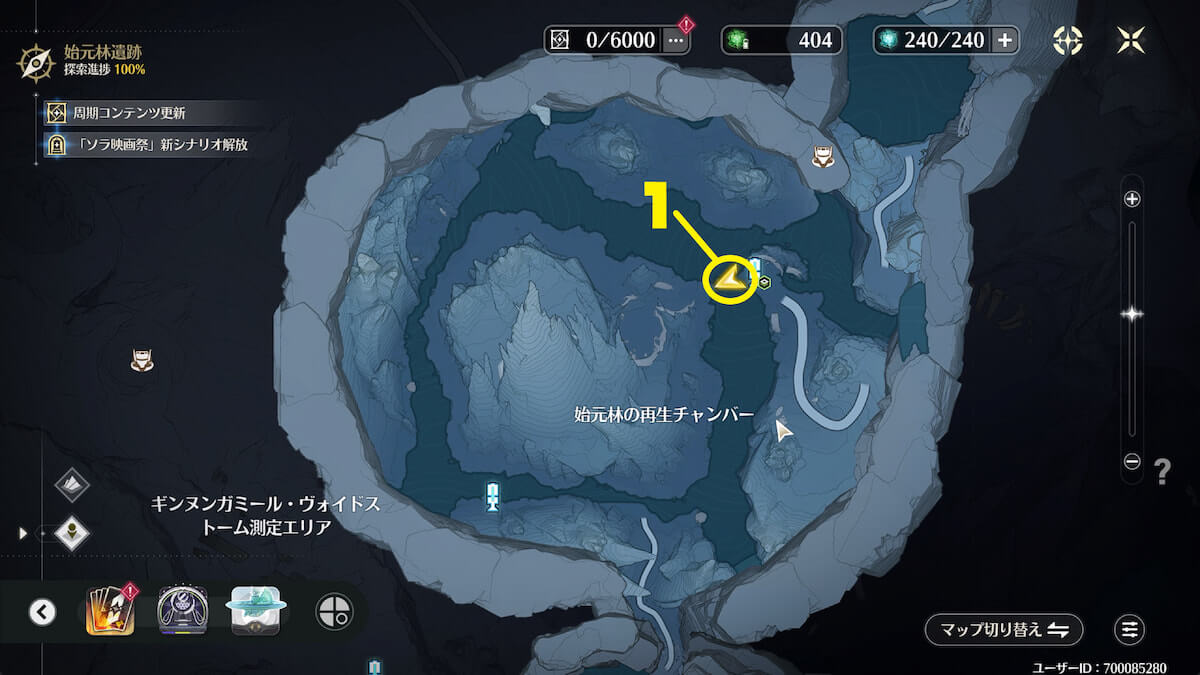
Task: Open the 0/6000 details ellipsis button
Action: pos(676,40)
